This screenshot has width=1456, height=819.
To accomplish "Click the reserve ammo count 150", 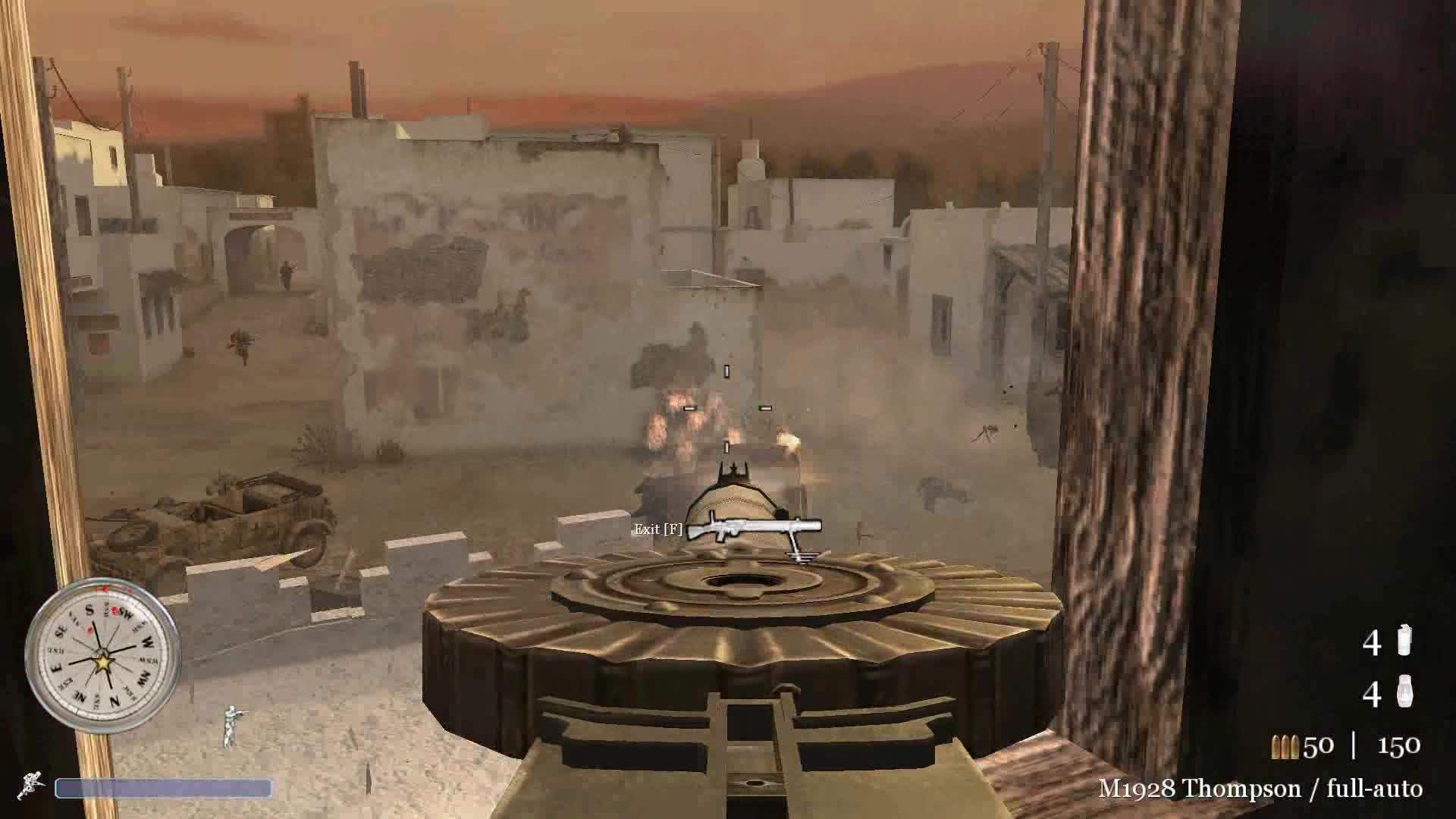I will pyautogui.click(x=1399, y=745).
